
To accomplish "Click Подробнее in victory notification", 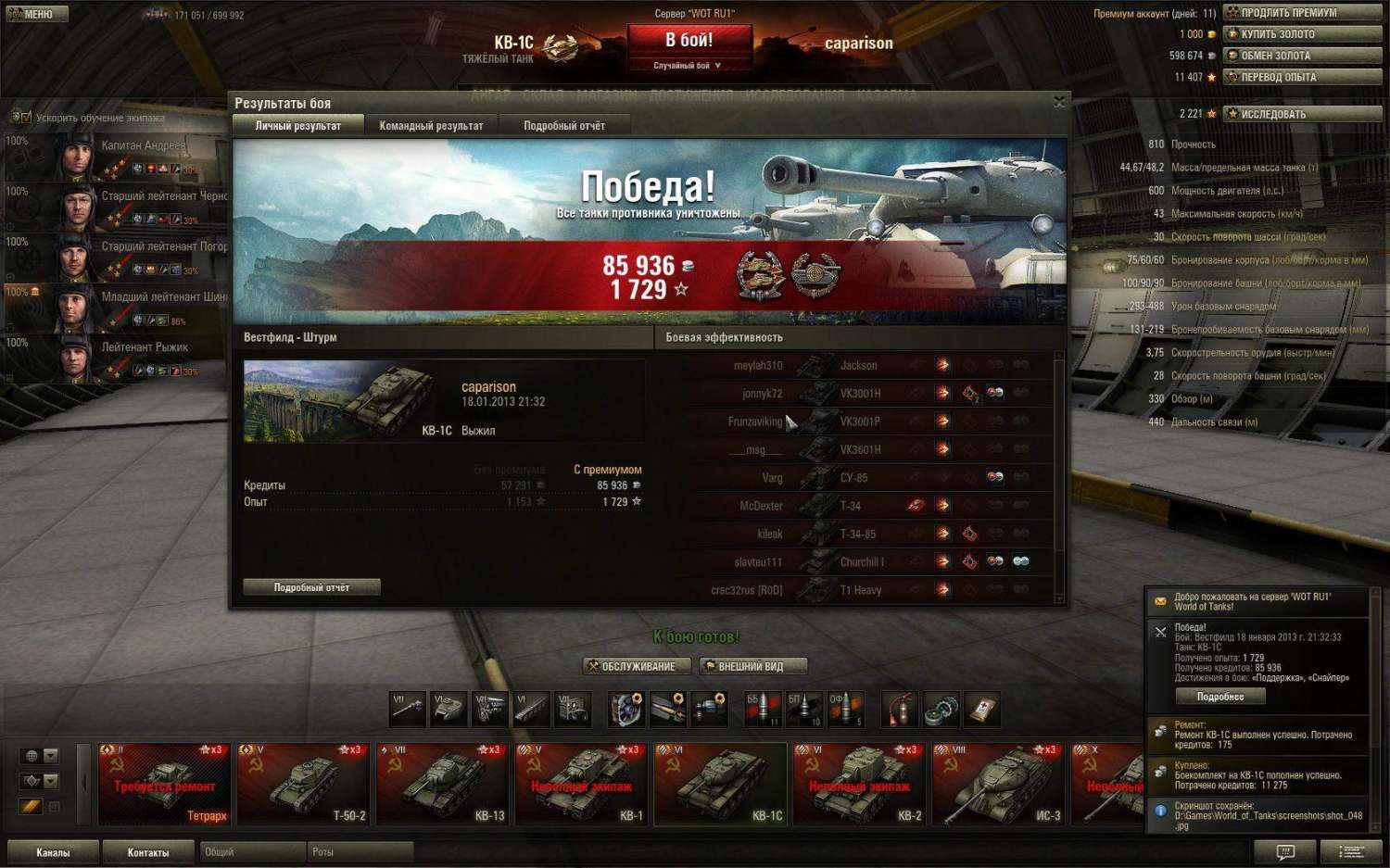I will pyautogui.click(x=1219, y=697).
